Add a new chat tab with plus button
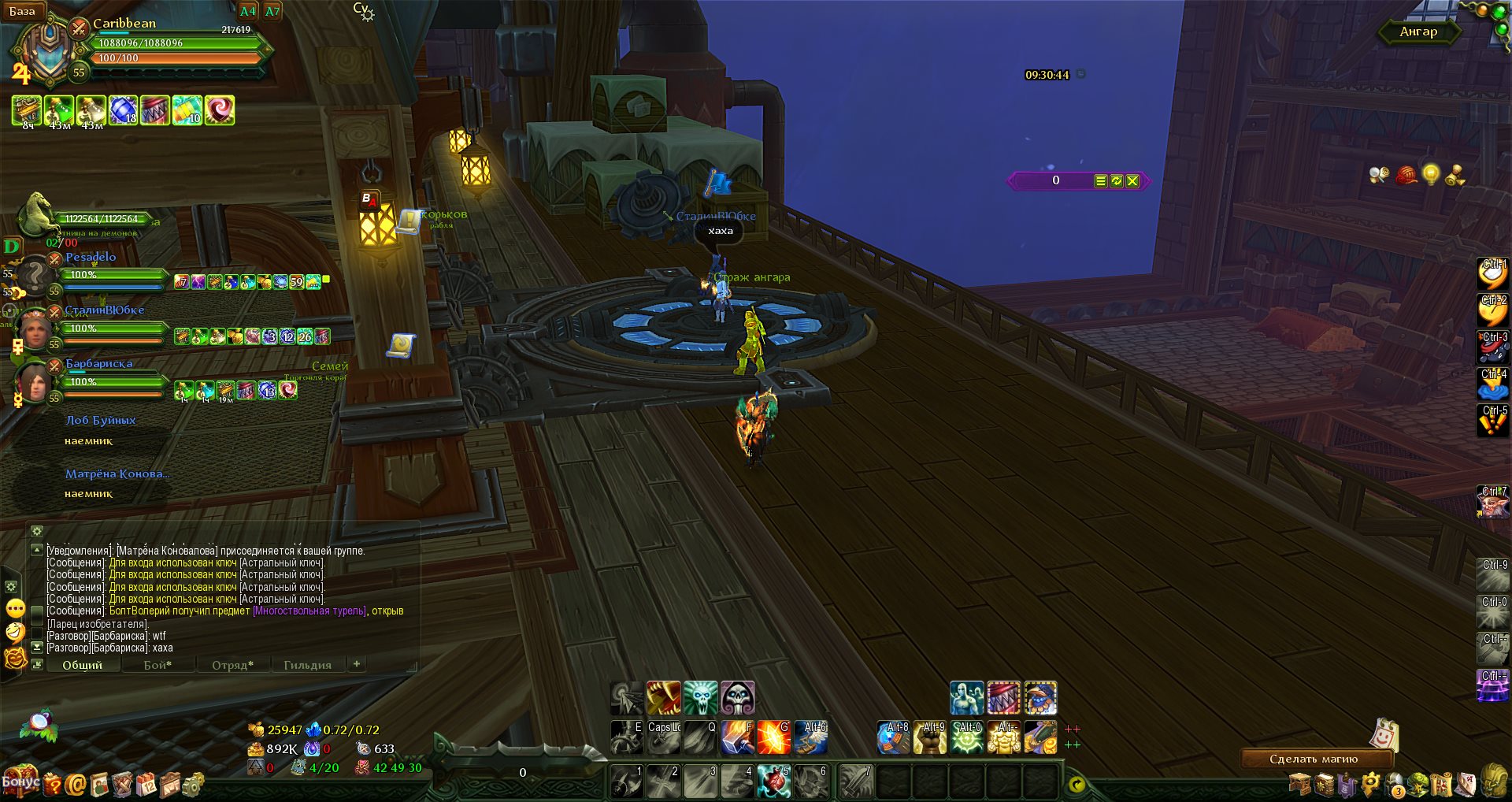Viewport: 1512px width, 802px height. click(357, 664)
